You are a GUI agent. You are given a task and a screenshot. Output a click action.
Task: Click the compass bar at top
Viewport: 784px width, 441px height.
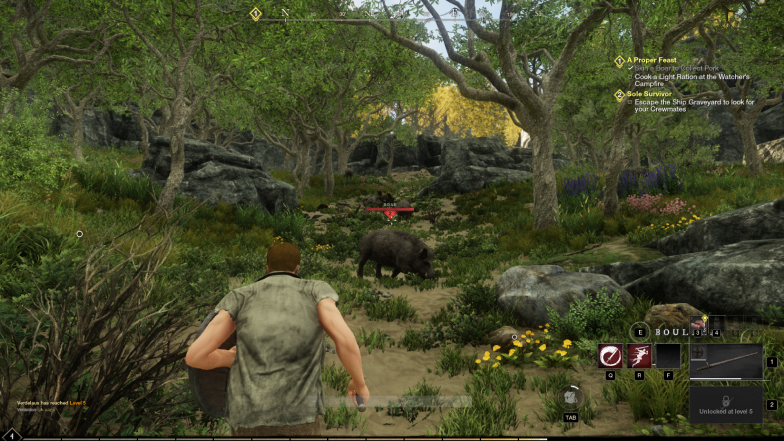tap(360, 13)
